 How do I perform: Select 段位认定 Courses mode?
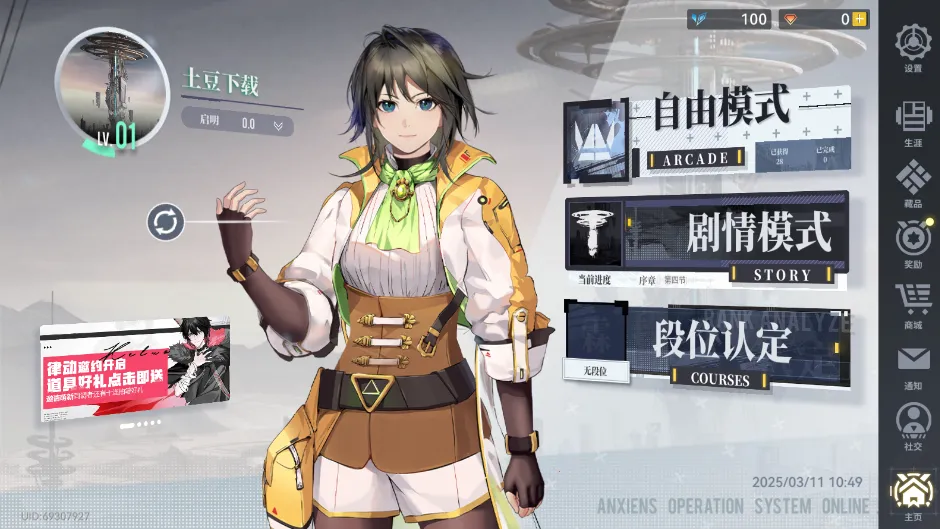click(x=706, y=346)
